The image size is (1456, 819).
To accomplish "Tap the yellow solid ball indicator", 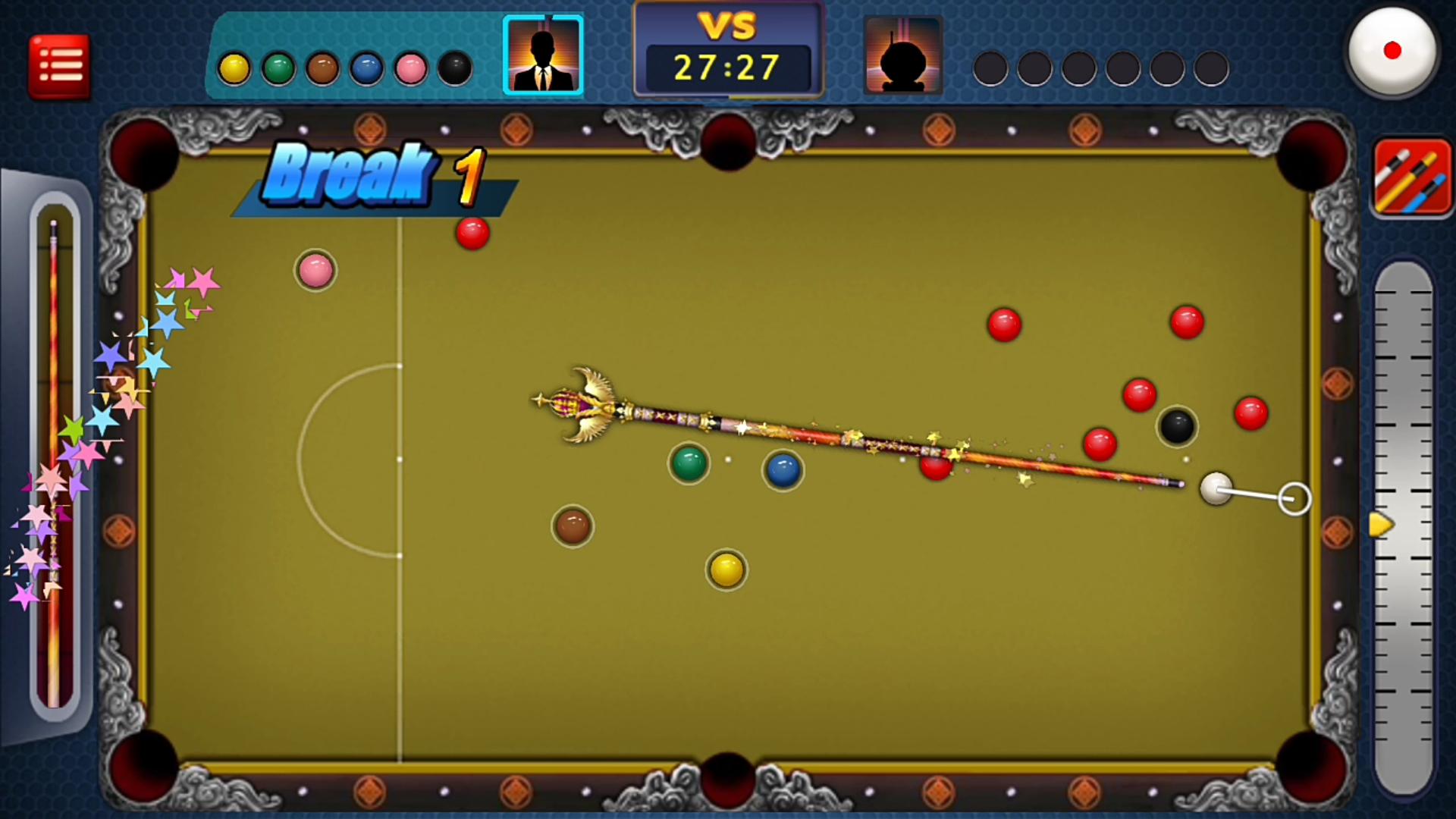I will [x=235, y=68].
